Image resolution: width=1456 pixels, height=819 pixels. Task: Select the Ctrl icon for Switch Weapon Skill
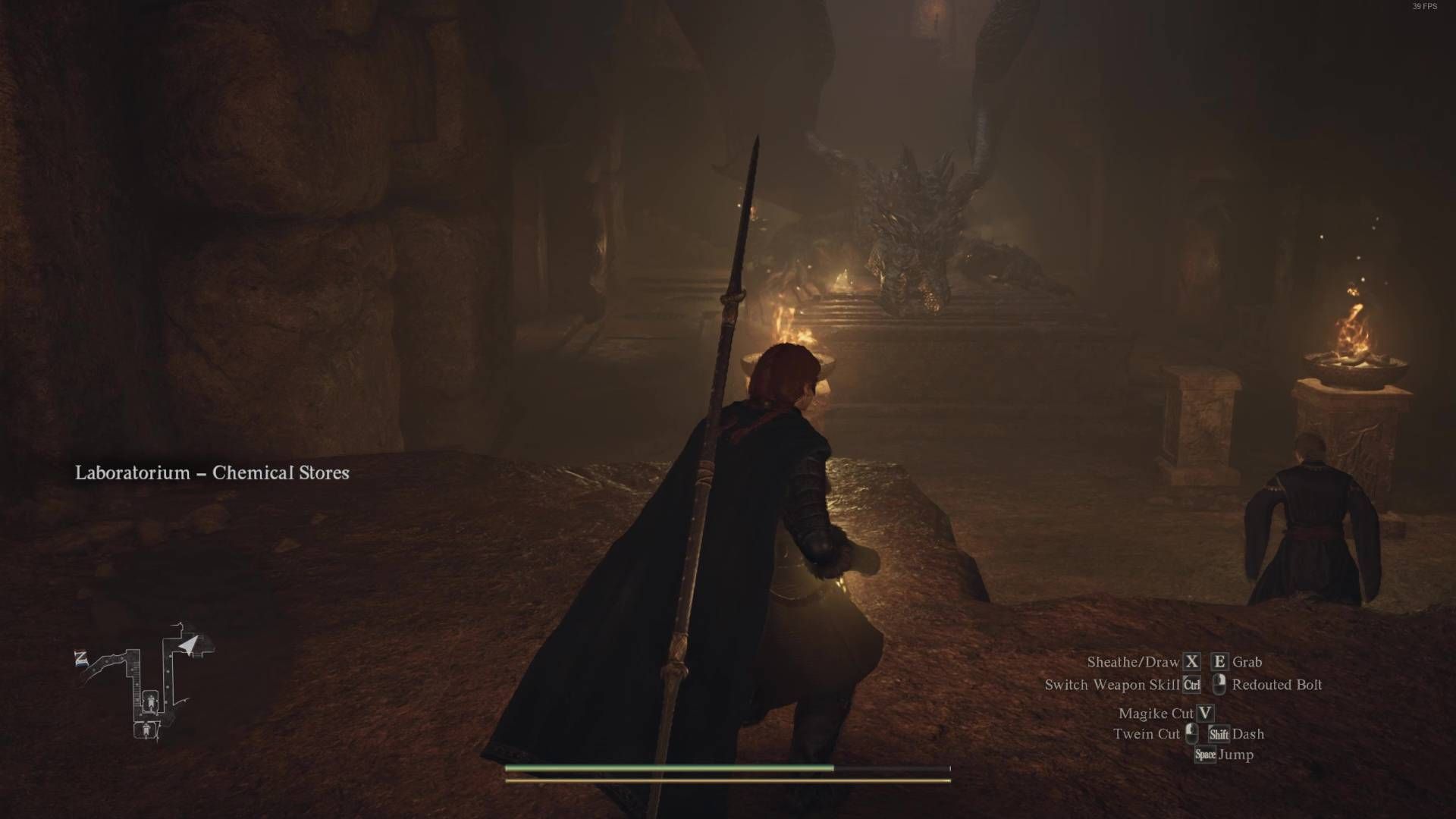pos(1191,684)
